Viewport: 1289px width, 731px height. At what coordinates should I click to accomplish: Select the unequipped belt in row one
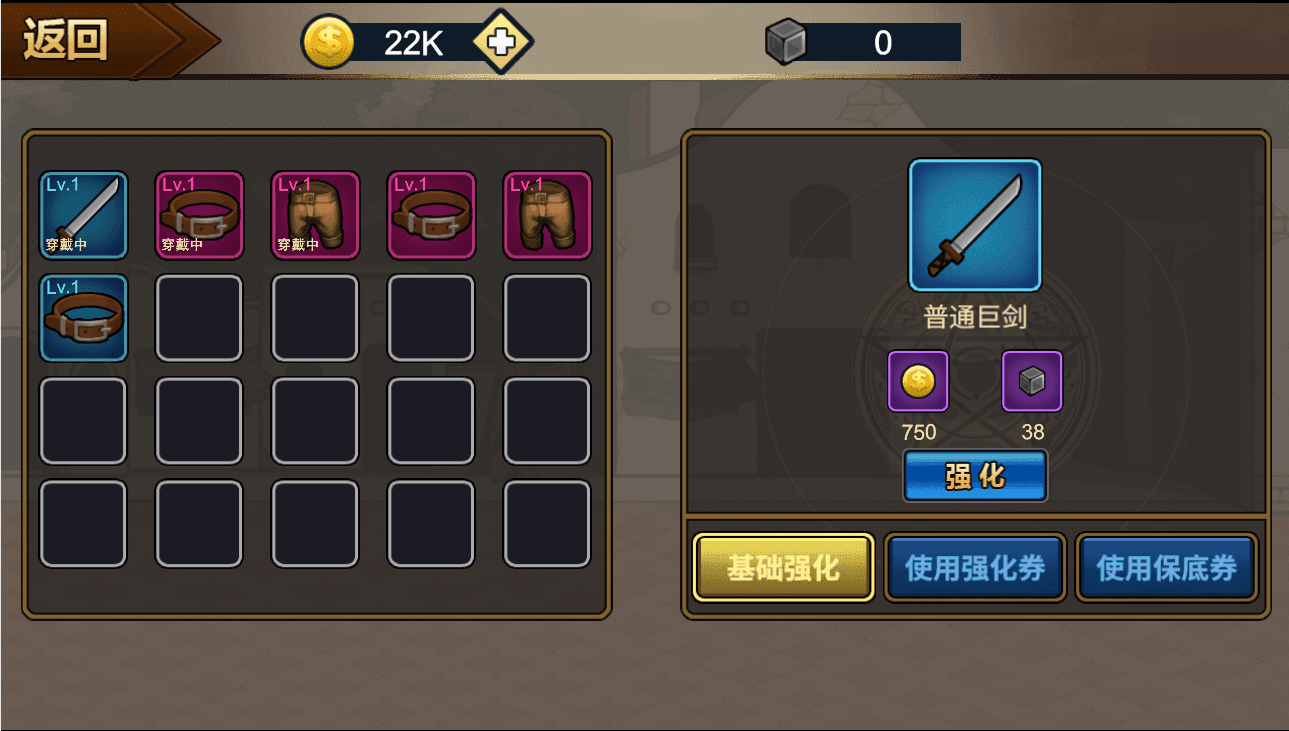pyautogui.click(x=431, y=215)
